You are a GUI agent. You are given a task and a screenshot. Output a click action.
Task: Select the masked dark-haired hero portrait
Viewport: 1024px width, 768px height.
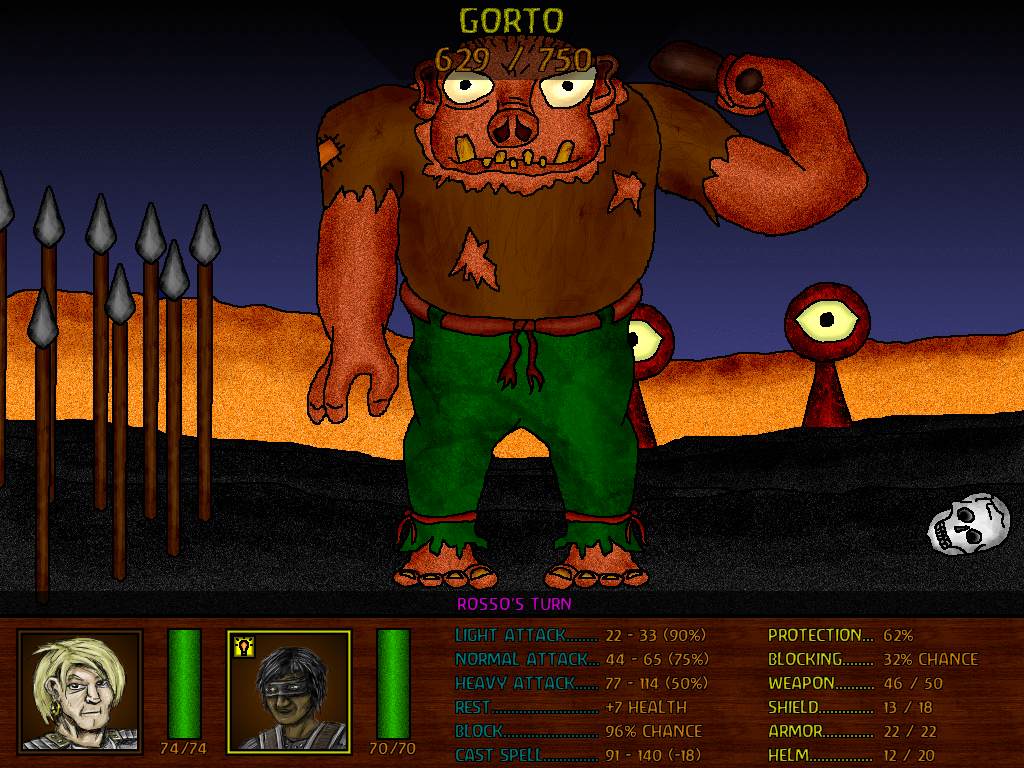pyautogui.click(x=289, y=690)
